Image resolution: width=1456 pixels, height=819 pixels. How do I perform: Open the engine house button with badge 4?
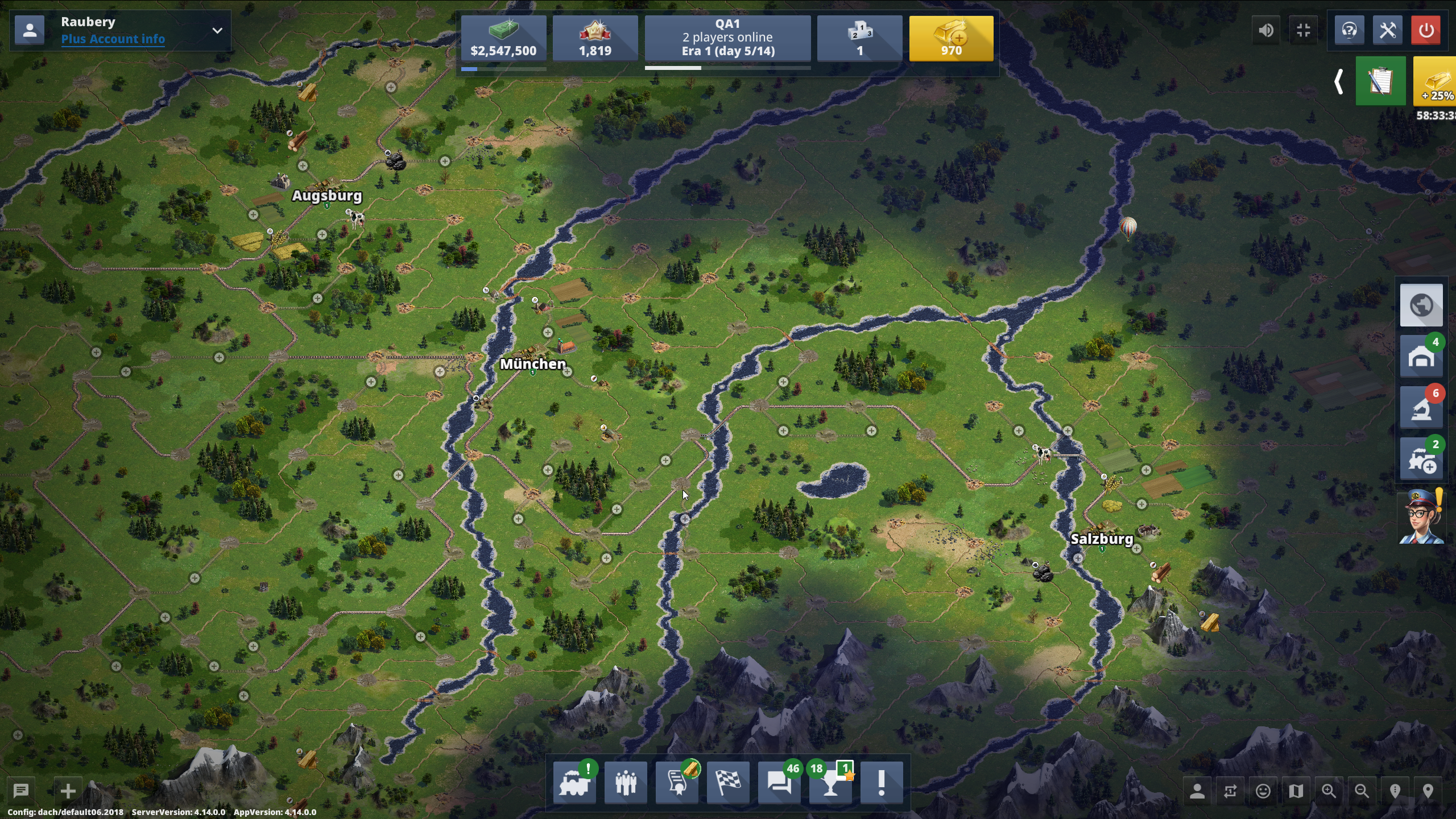tap(1421, 357)
